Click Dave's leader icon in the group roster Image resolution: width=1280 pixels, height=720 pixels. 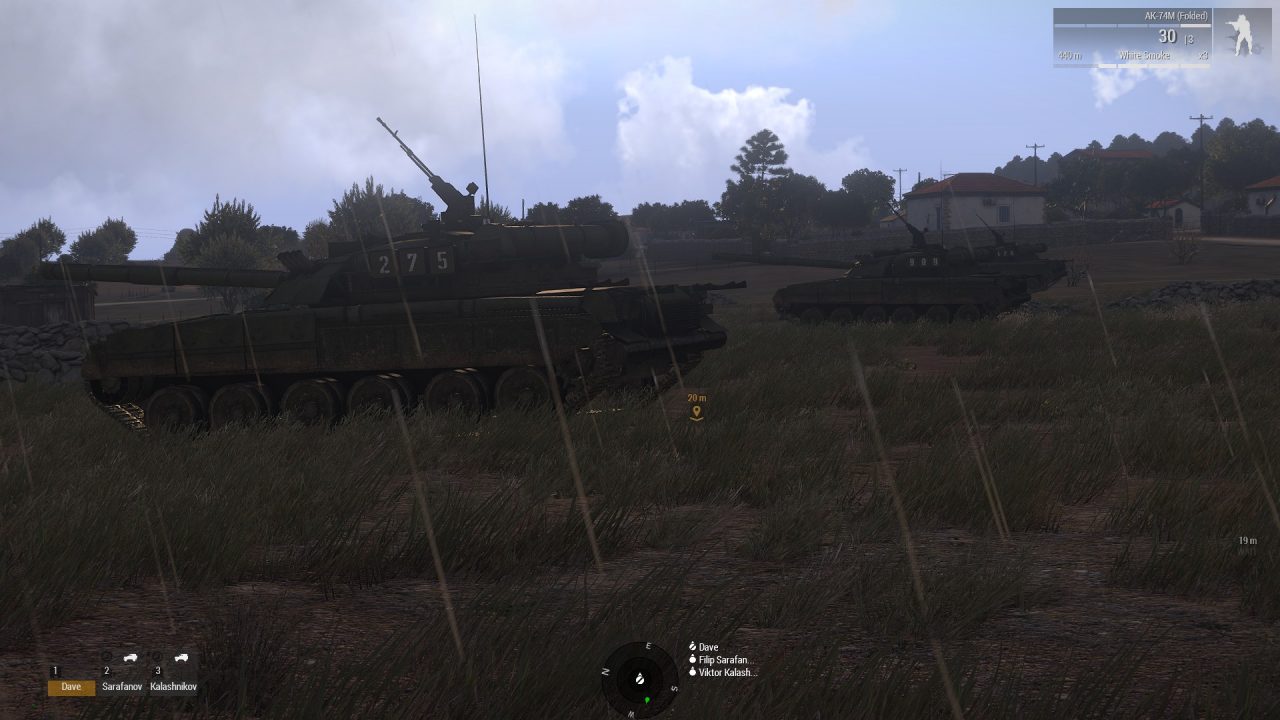(692, 645)
